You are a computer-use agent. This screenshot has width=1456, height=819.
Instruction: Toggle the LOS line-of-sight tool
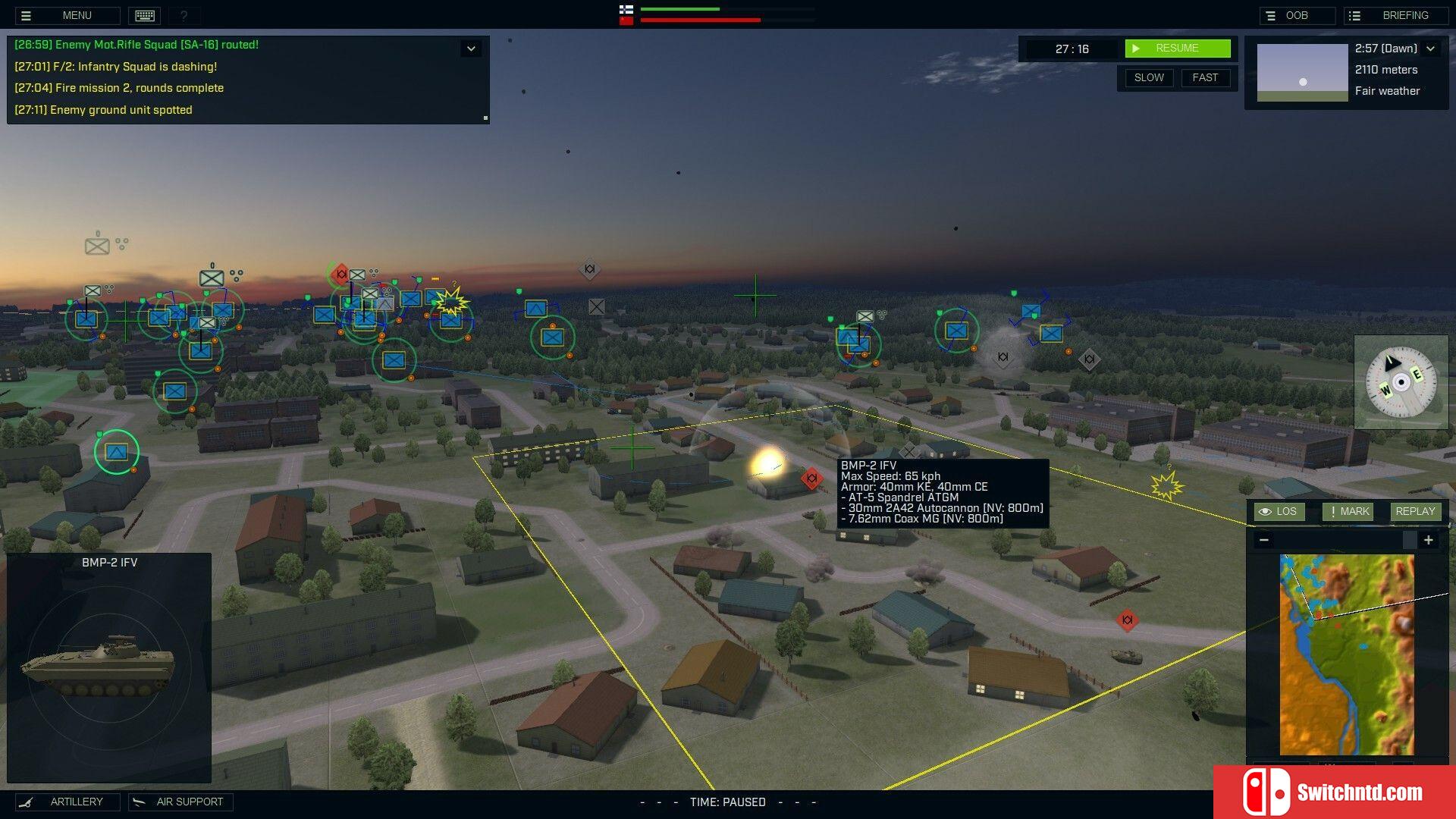[x=1279, y=512]
